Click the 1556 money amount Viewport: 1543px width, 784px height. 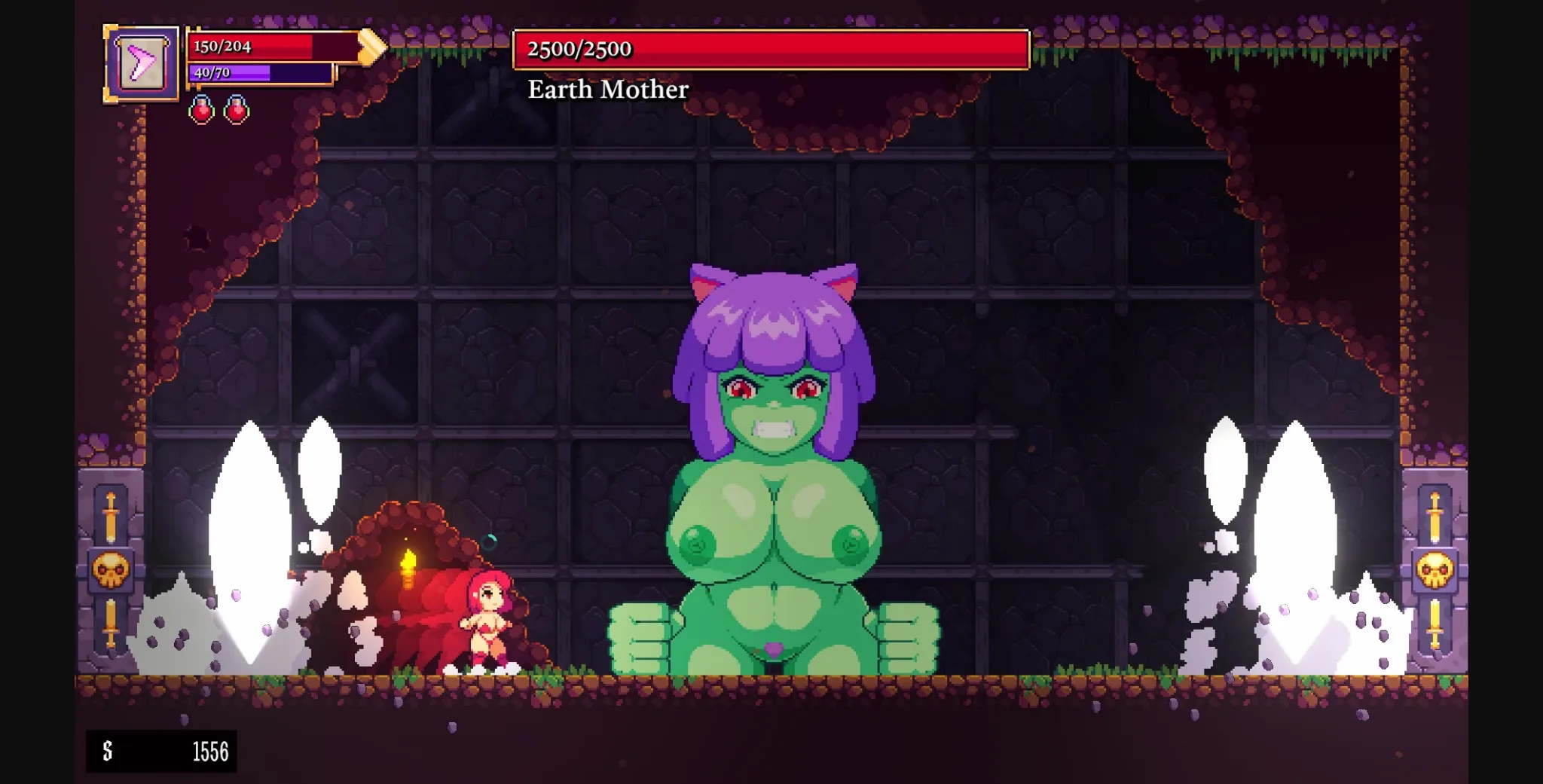click(x=212, y=752)
